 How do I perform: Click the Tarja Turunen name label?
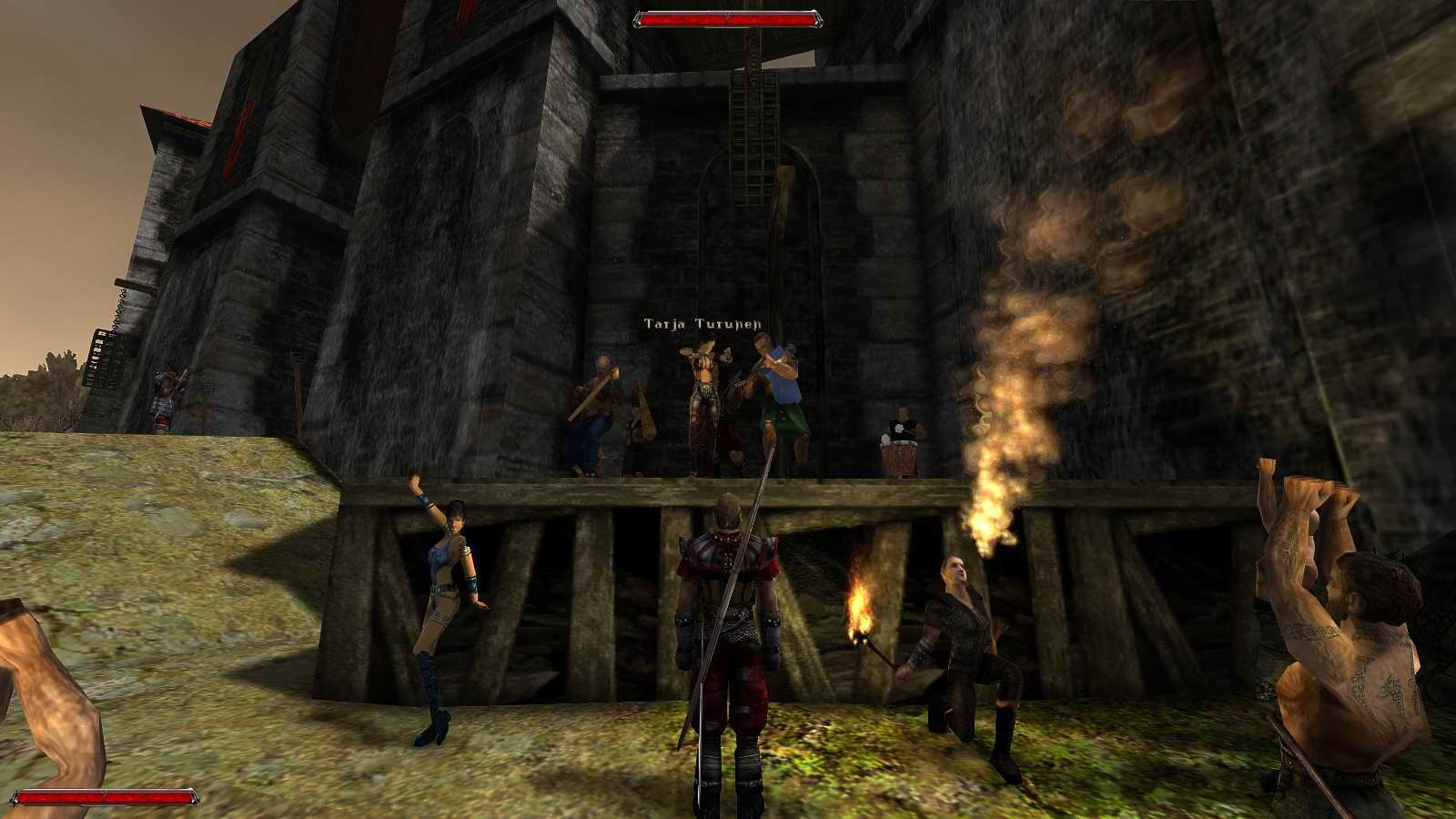coord(701,322)
